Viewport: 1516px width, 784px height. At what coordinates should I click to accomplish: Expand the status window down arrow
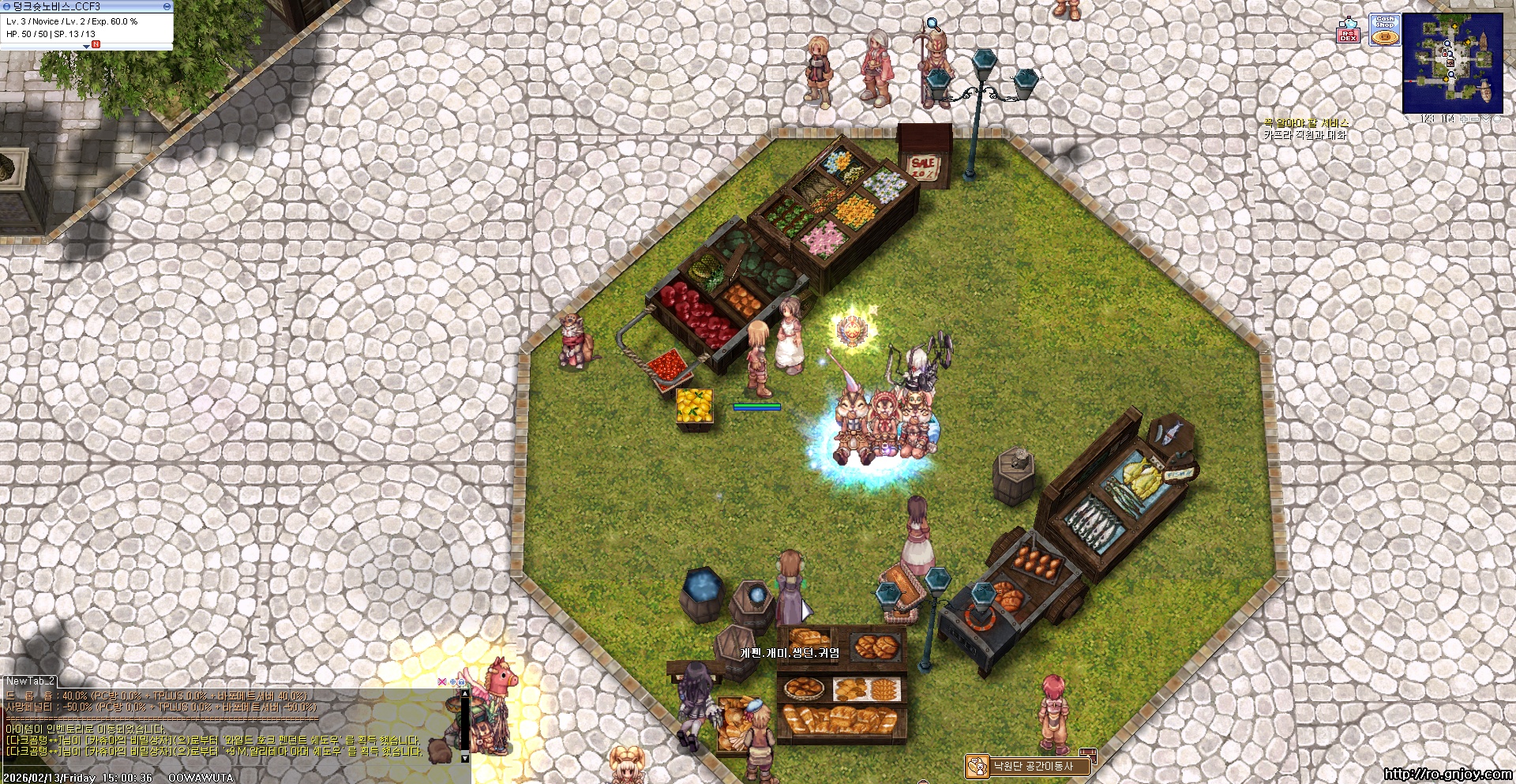coord(86,47)
